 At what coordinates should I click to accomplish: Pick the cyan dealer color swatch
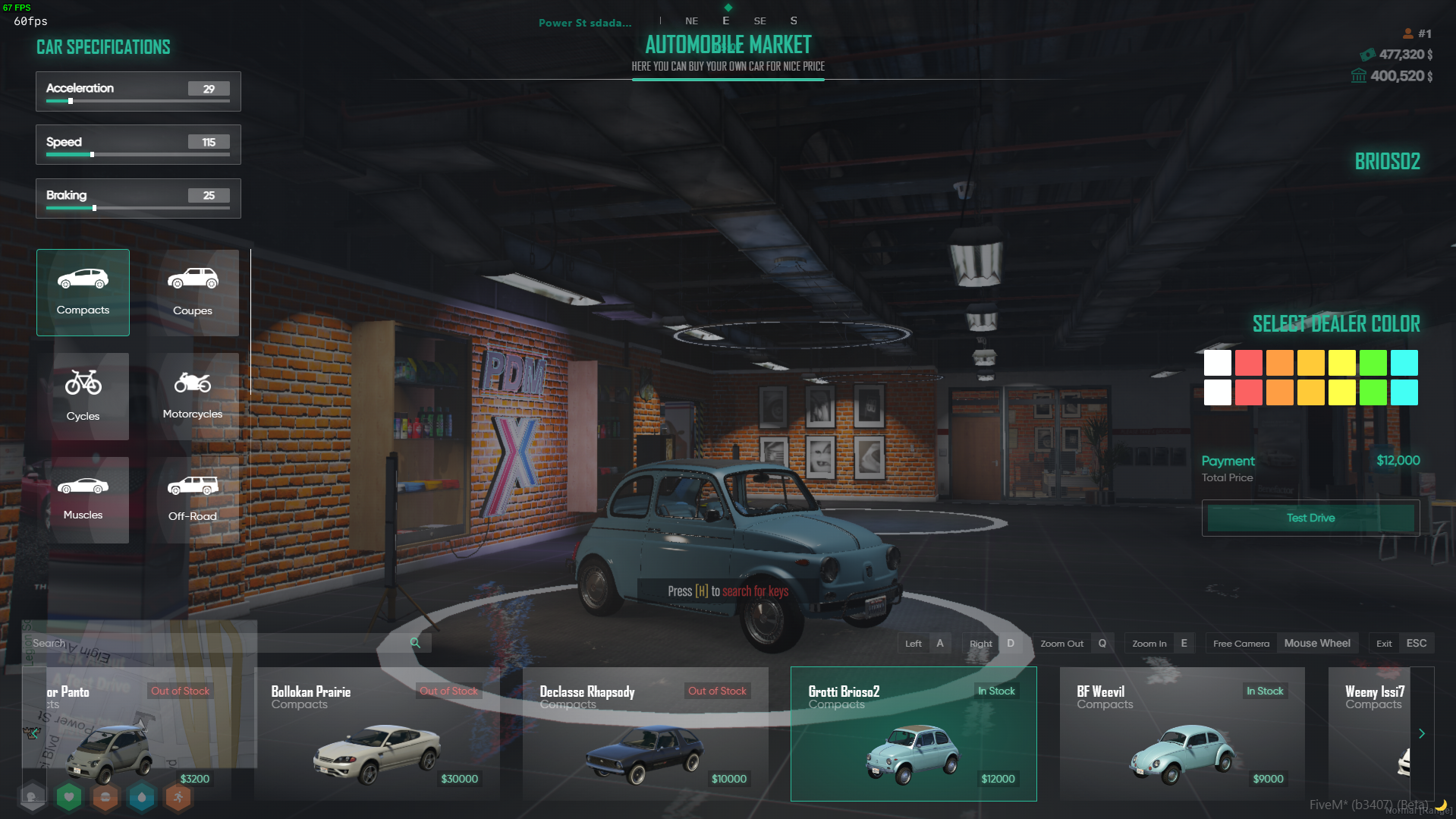(x=1404, y=363)
